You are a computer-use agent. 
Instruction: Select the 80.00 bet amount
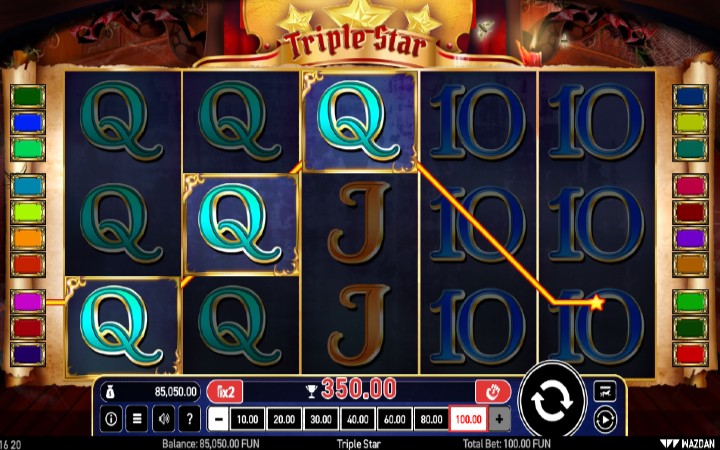[429, 419]
